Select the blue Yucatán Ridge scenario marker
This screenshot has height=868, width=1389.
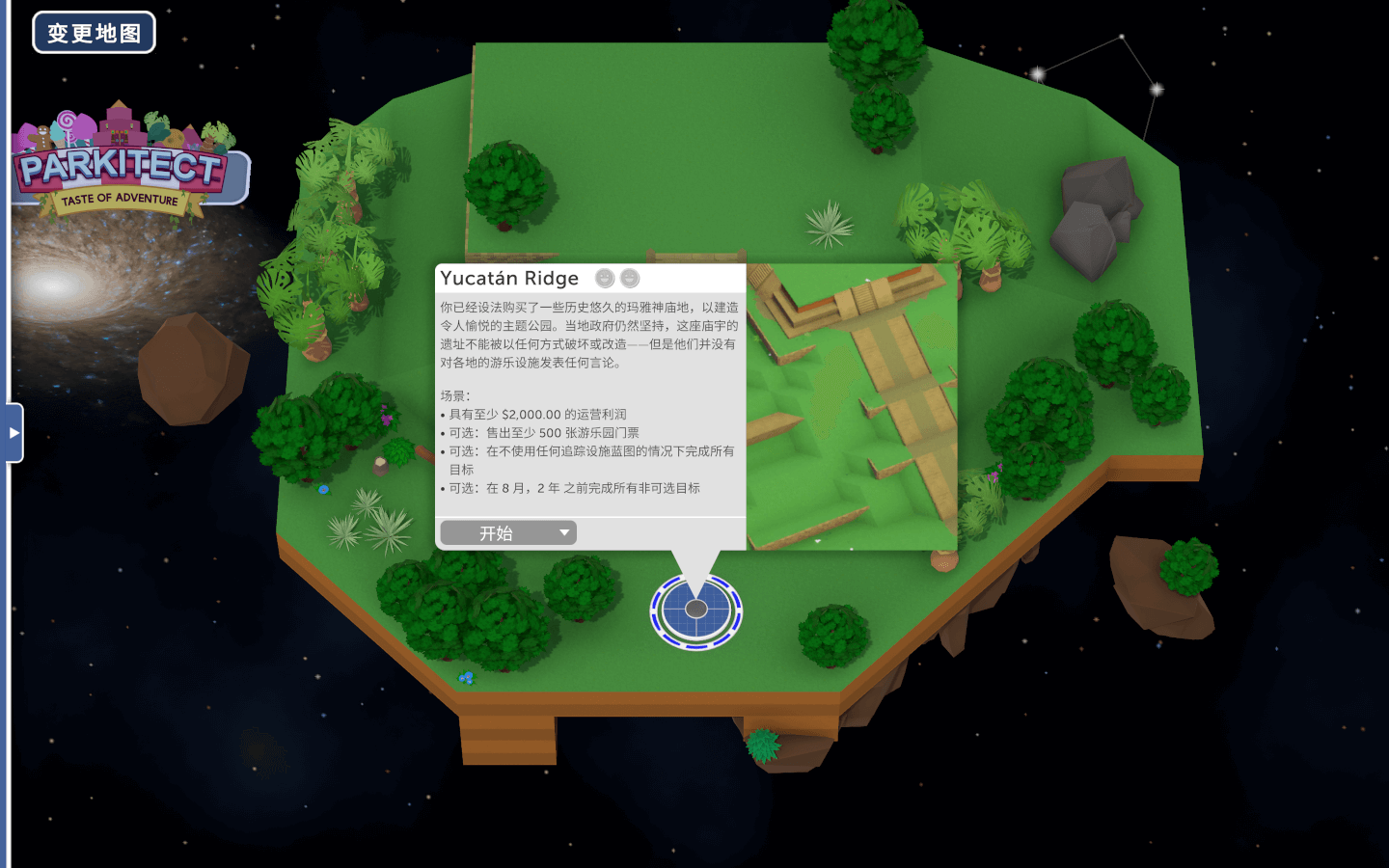pos(696,608)
